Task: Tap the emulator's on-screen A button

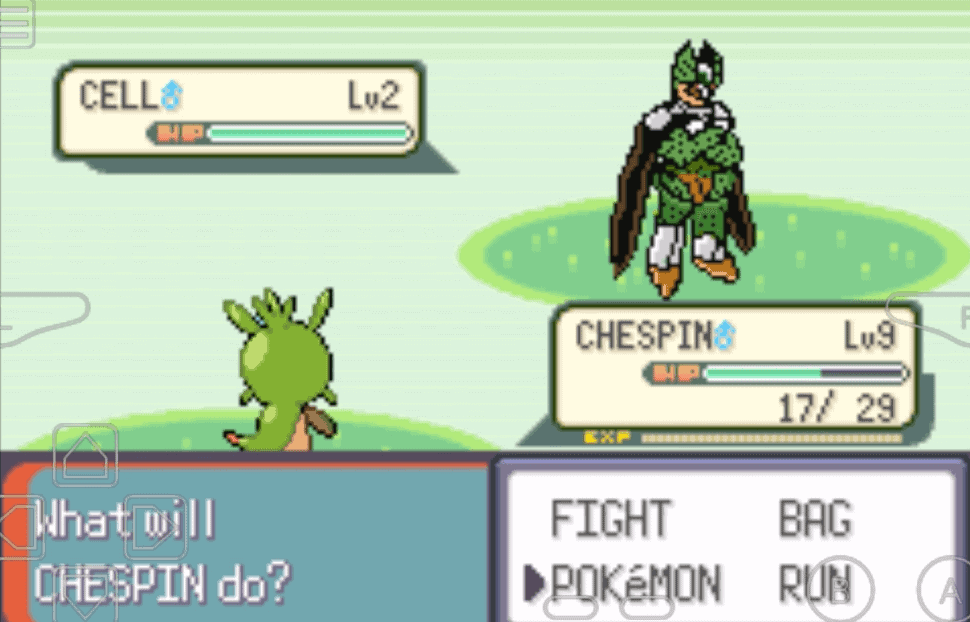Action: click(x=946, y=592)
